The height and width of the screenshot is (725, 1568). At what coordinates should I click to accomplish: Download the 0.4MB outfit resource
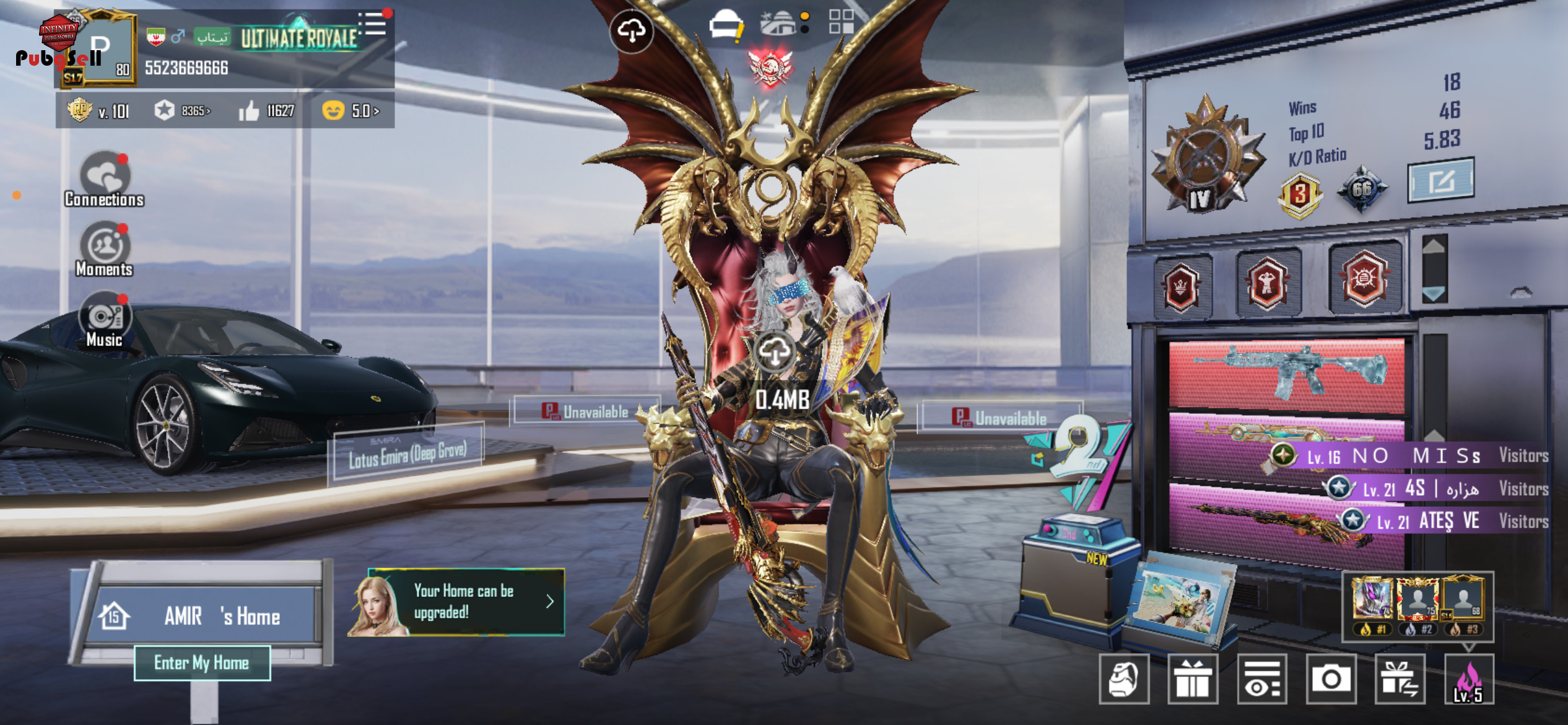(x=775, y=353)
